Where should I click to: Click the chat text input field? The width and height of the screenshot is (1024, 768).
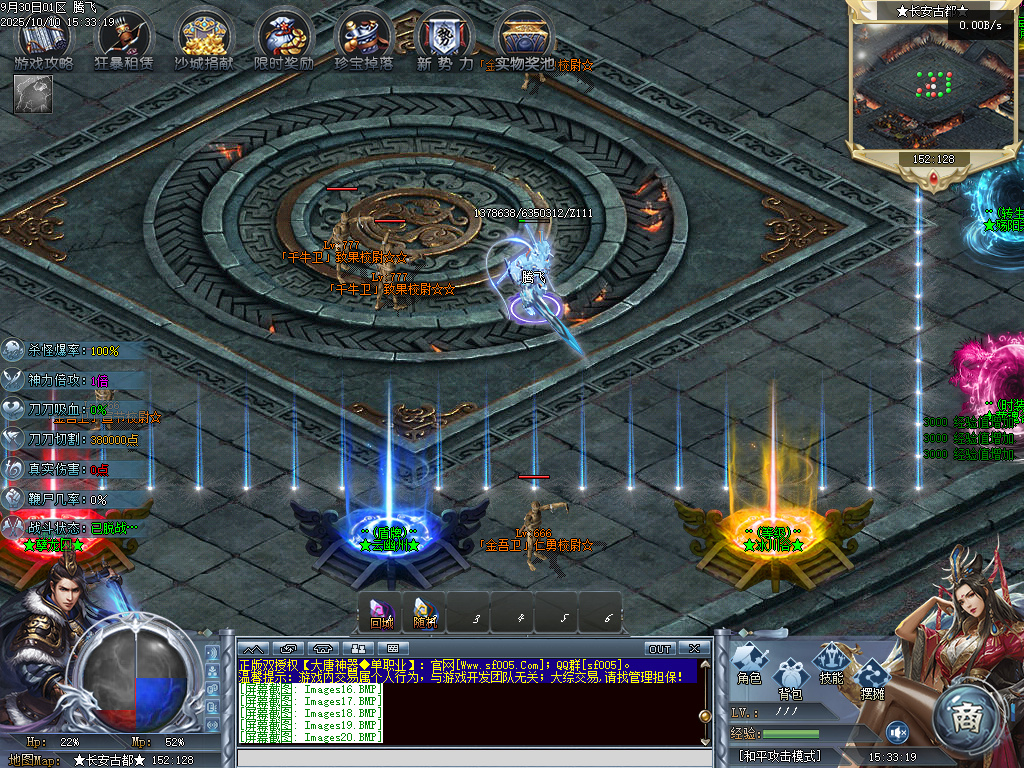pyautogui.click(x=470, y=758)
